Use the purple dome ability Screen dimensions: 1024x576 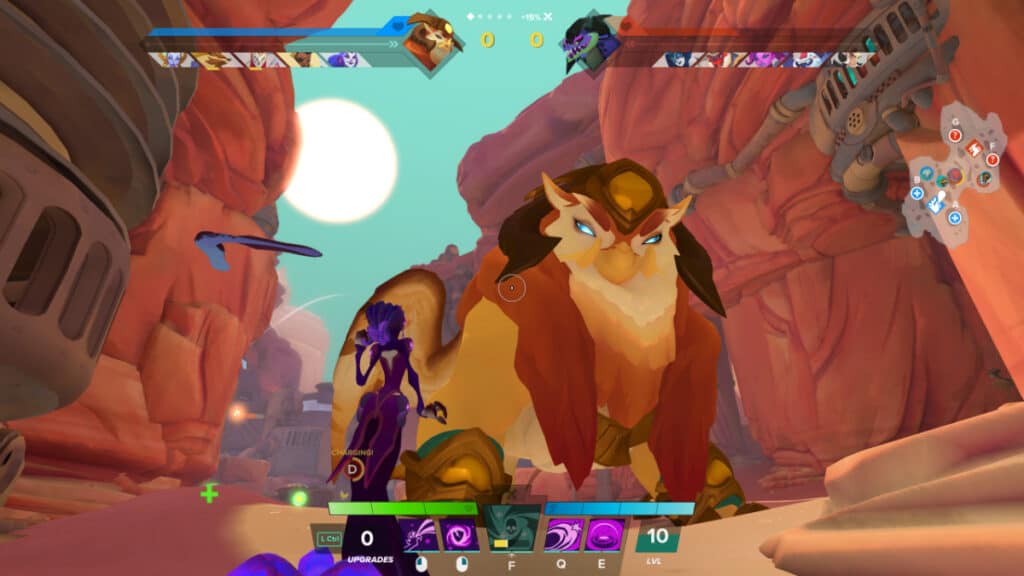(604, 534)
